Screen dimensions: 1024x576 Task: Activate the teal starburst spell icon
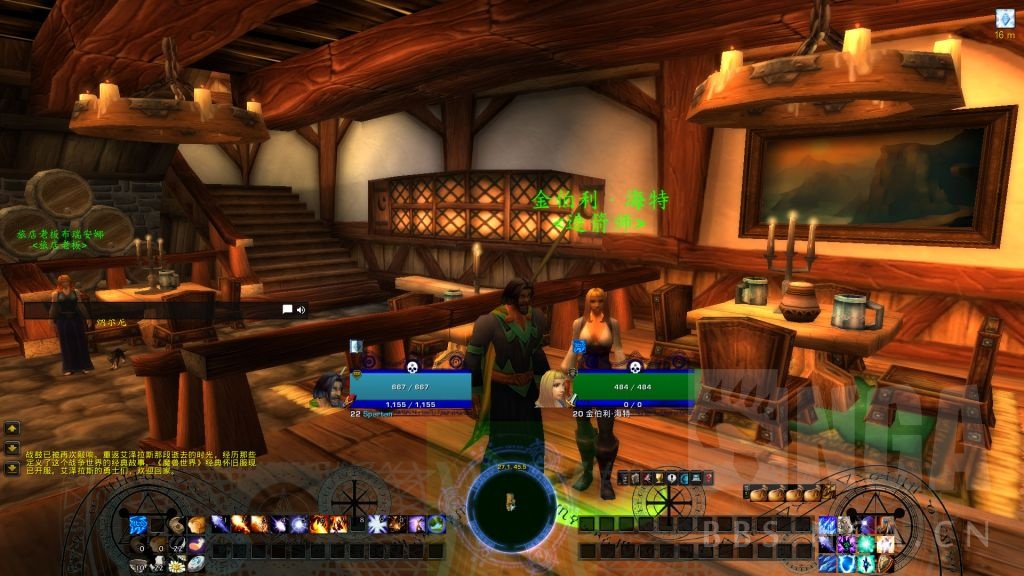(x=866, y=544)
